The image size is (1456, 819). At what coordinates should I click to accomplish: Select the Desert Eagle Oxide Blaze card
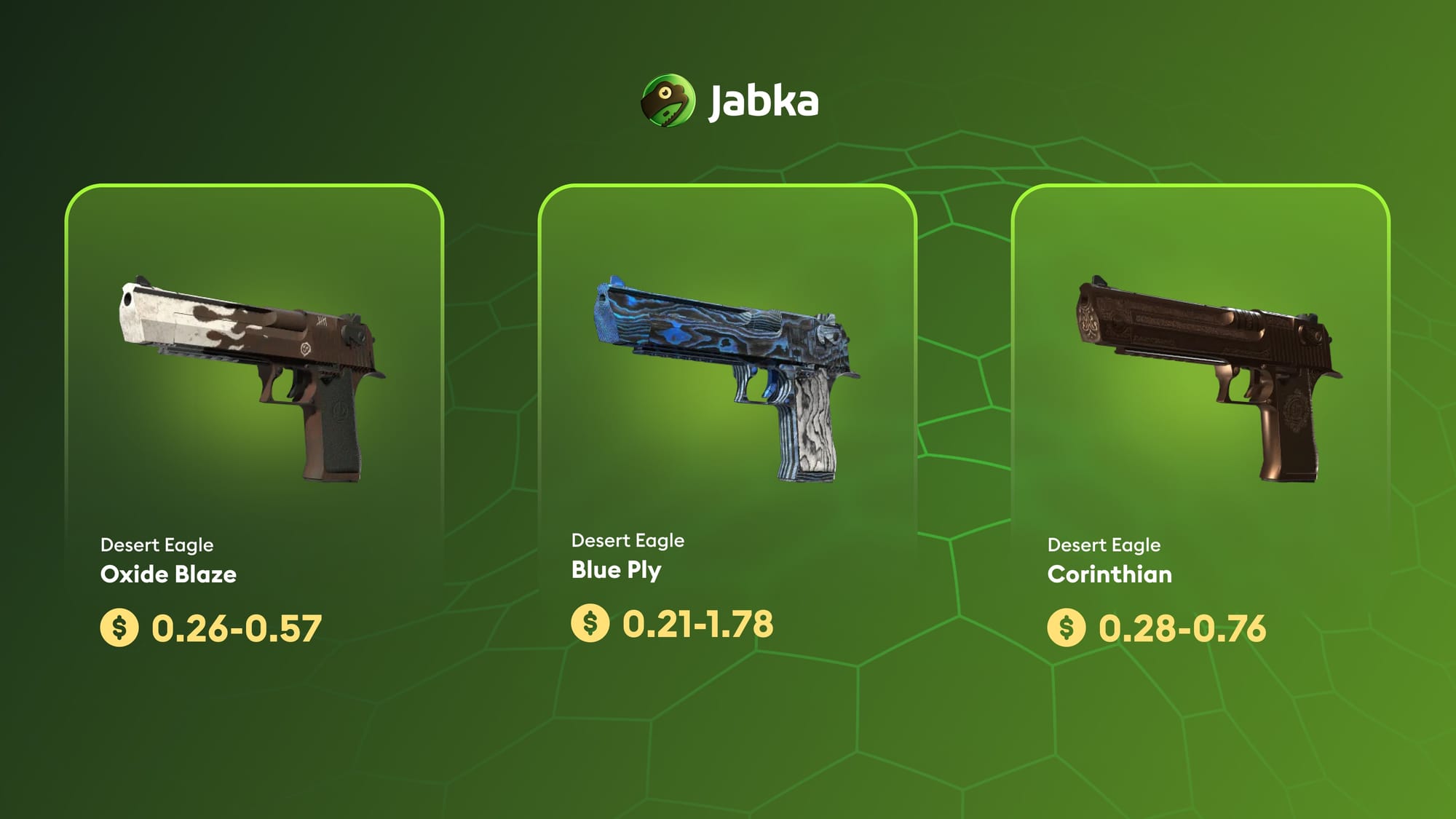tap(253, 422)
